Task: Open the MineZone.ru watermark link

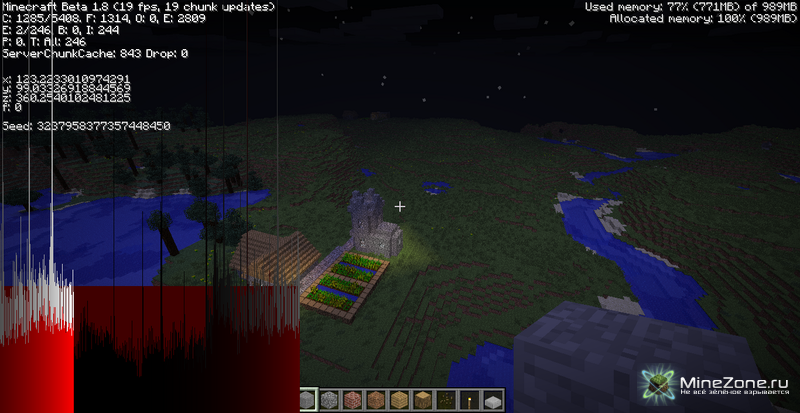Action: (x=720, y=387)
